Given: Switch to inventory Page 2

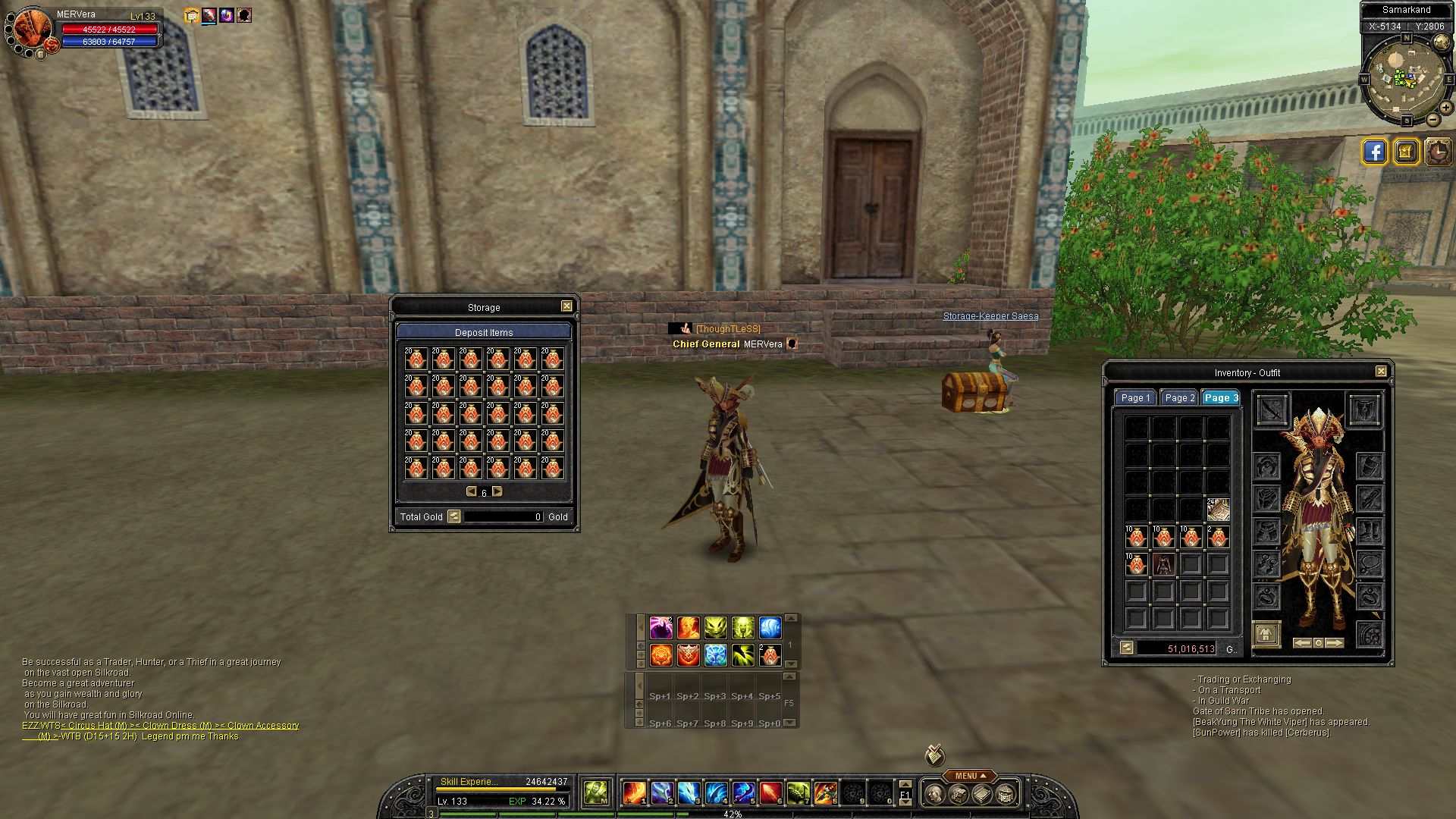Looking at the screenshot, I should 1179,398.
